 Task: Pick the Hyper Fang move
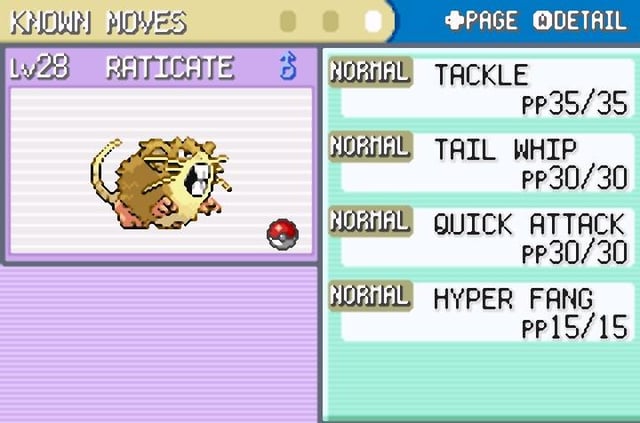[x=482, y=311]
